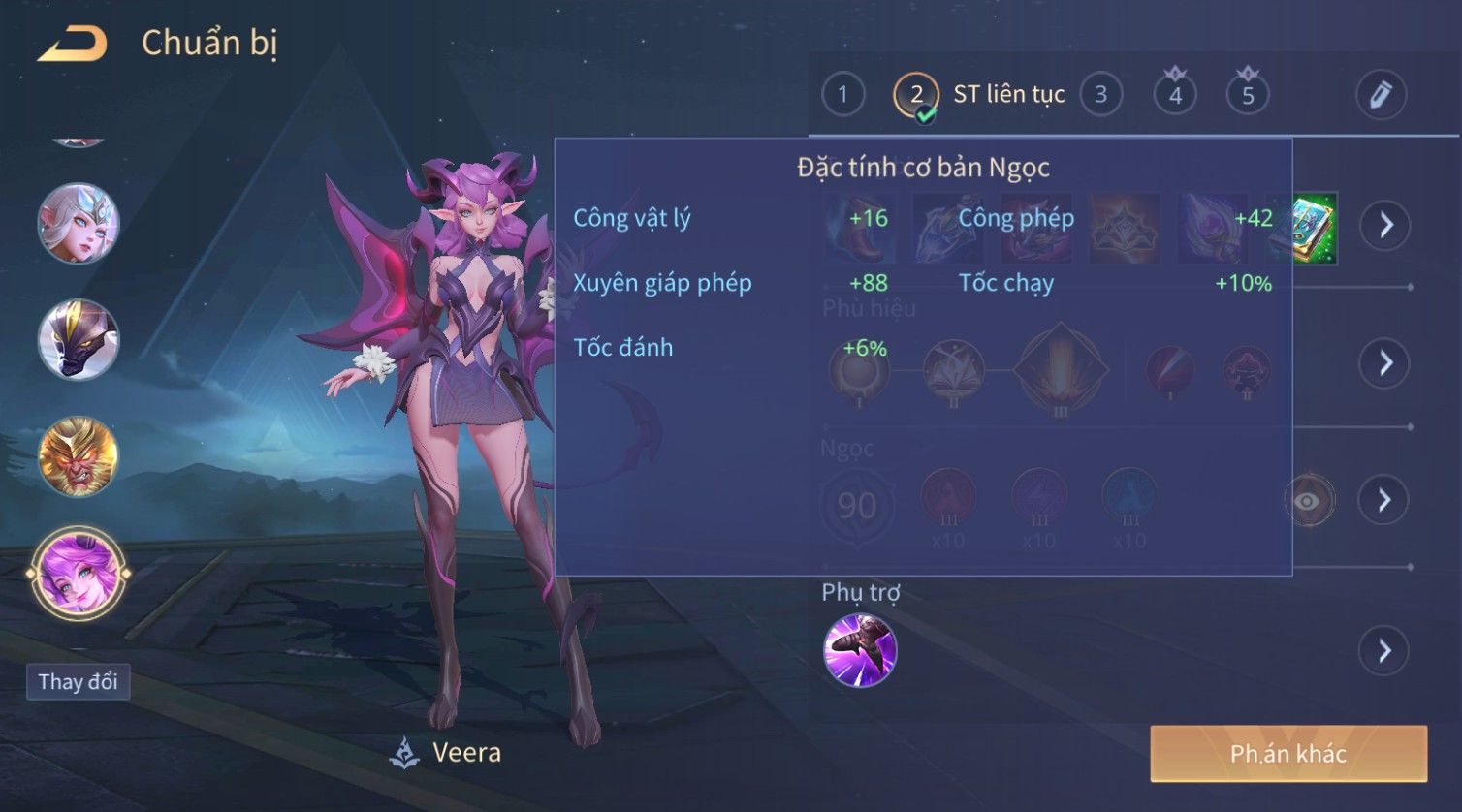Select the Veera hero portrait
The width and height of the screenshot is (1462, 812).
coord(78,574)
